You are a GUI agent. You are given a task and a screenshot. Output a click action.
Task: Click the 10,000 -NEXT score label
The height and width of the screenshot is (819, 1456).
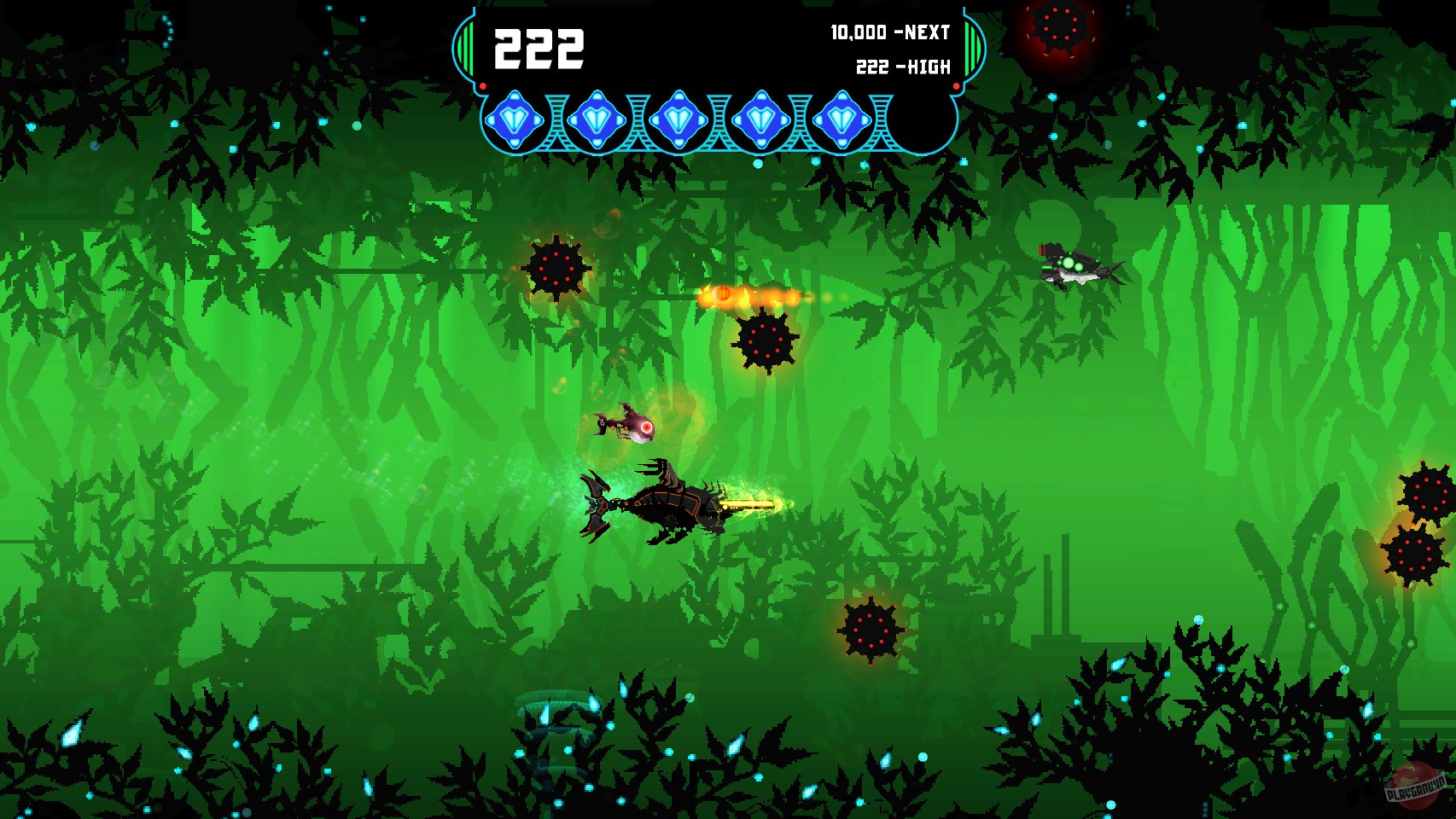coord(888,34)
